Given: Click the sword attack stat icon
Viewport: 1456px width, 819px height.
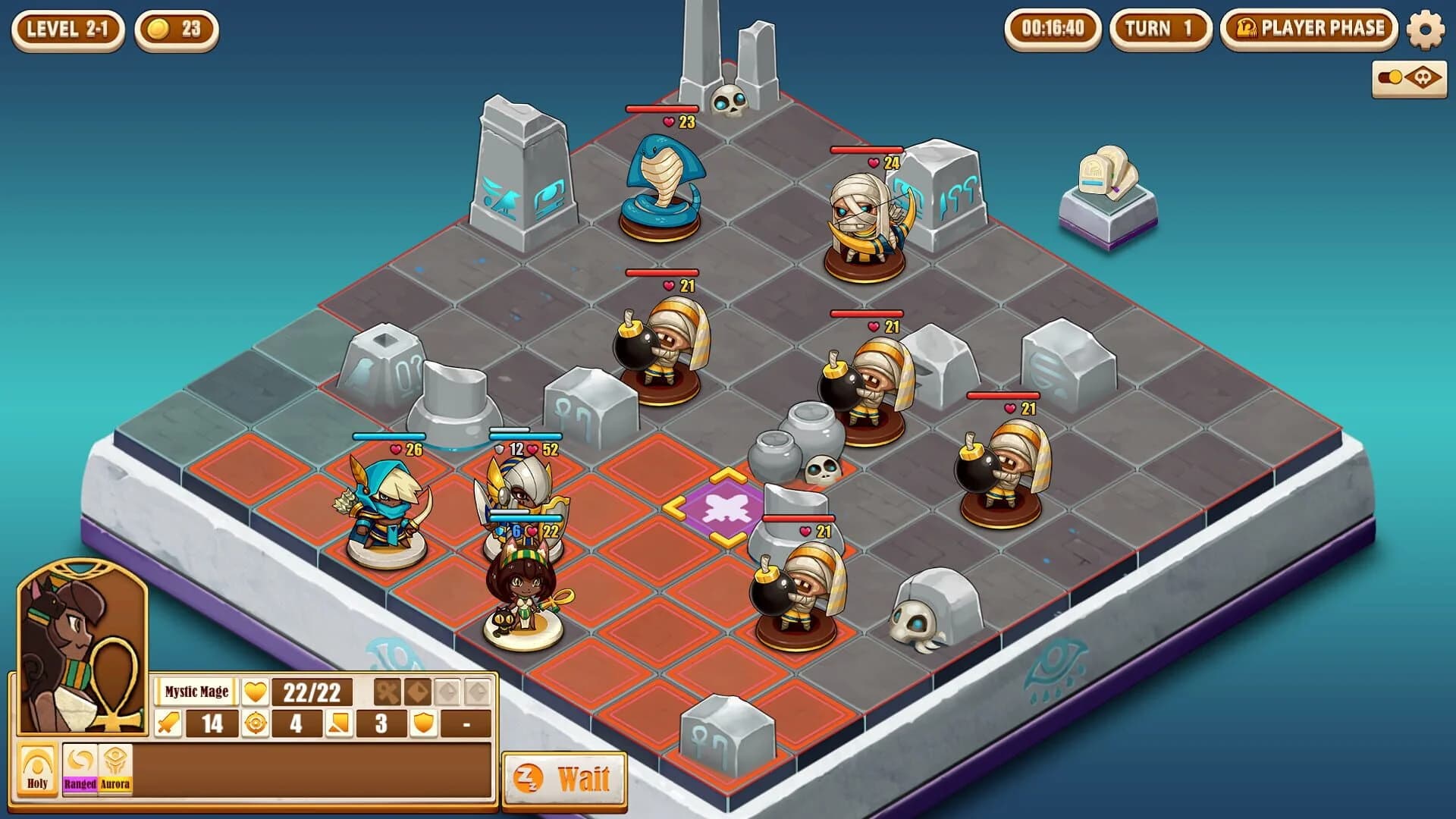Looking at the screenshot, I should (168, 725).
